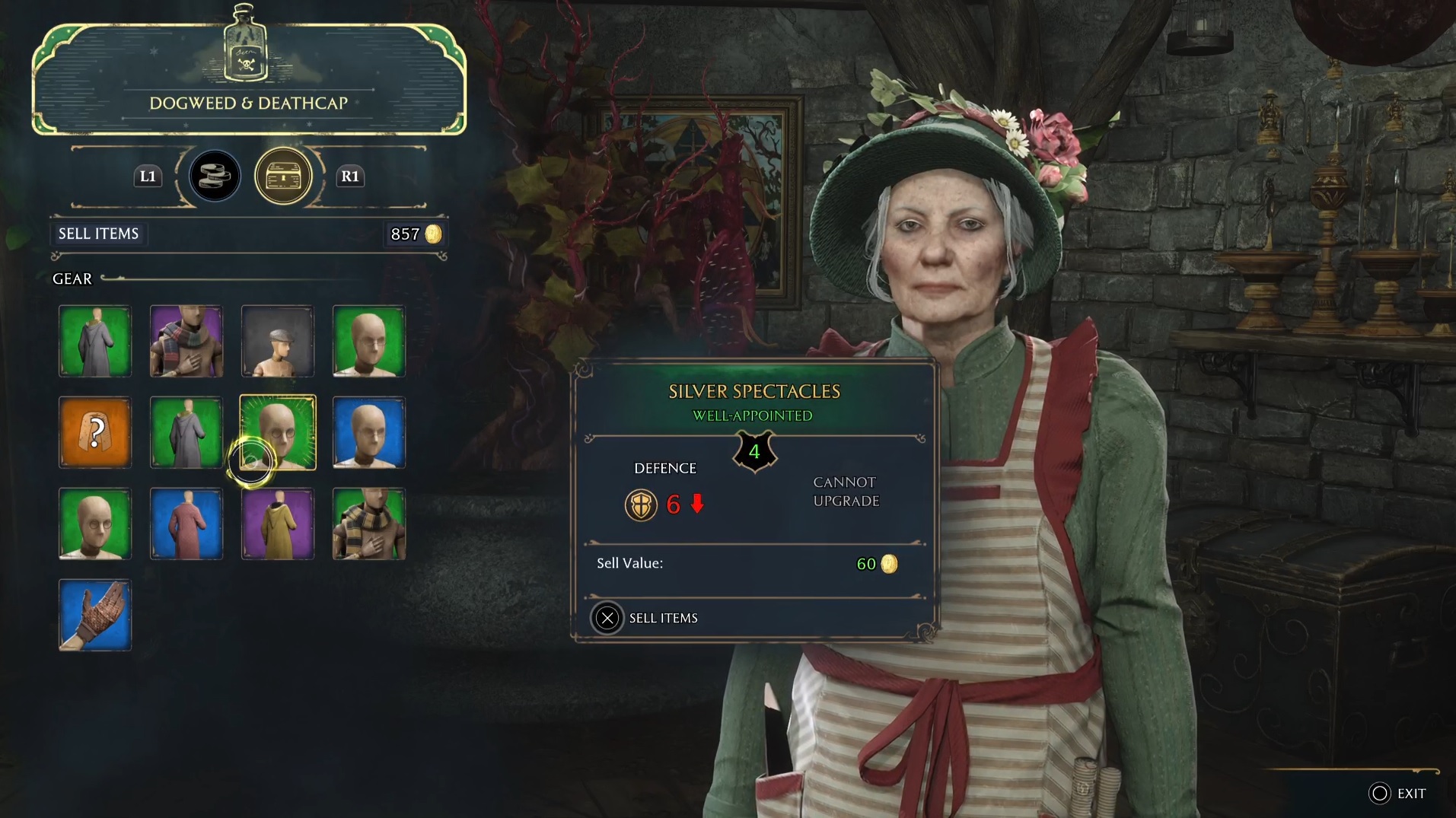Viewport: 1456px width, 818px height.
Task: Select the highlighted Silver Spectacles item
Action: [277, 432]
